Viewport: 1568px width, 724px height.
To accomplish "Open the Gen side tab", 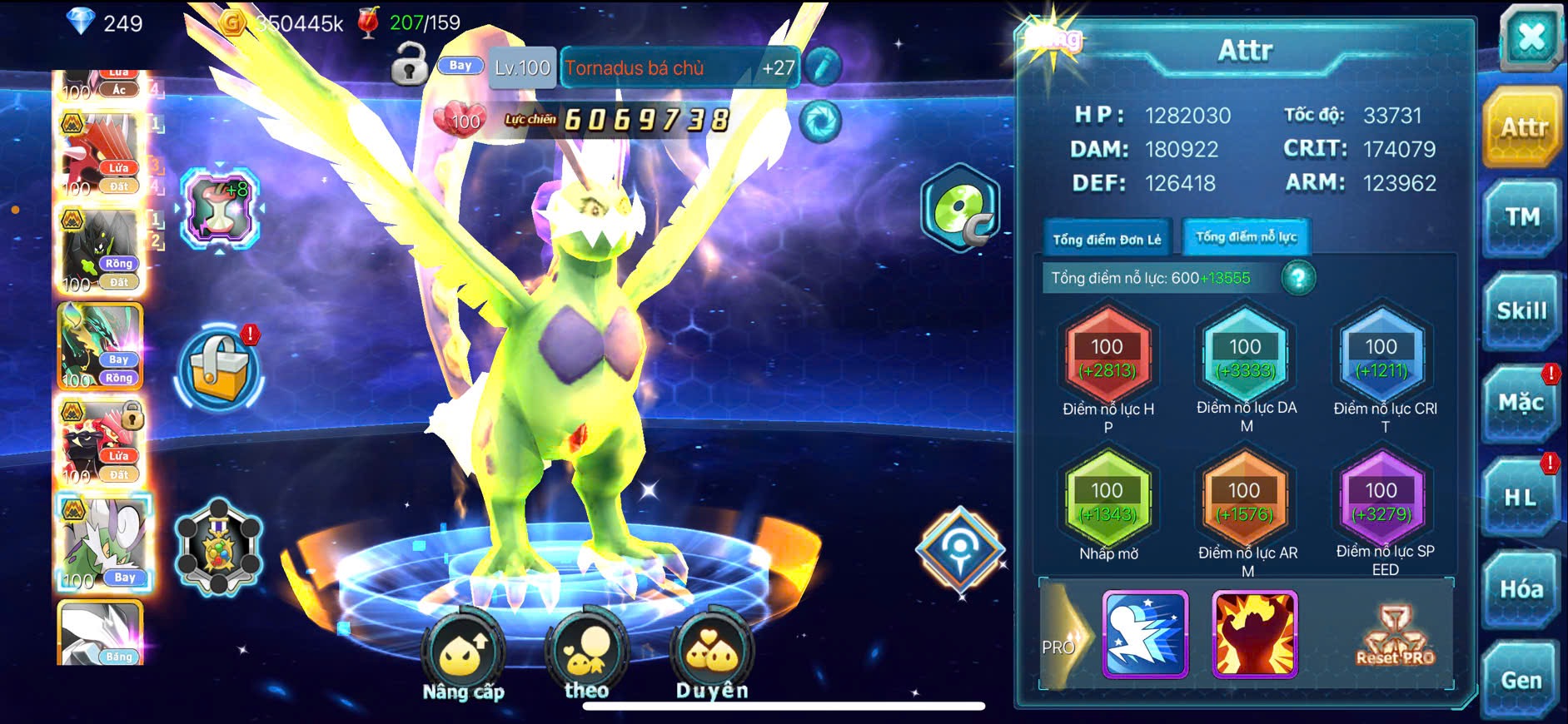I will tap(1521, 680).
